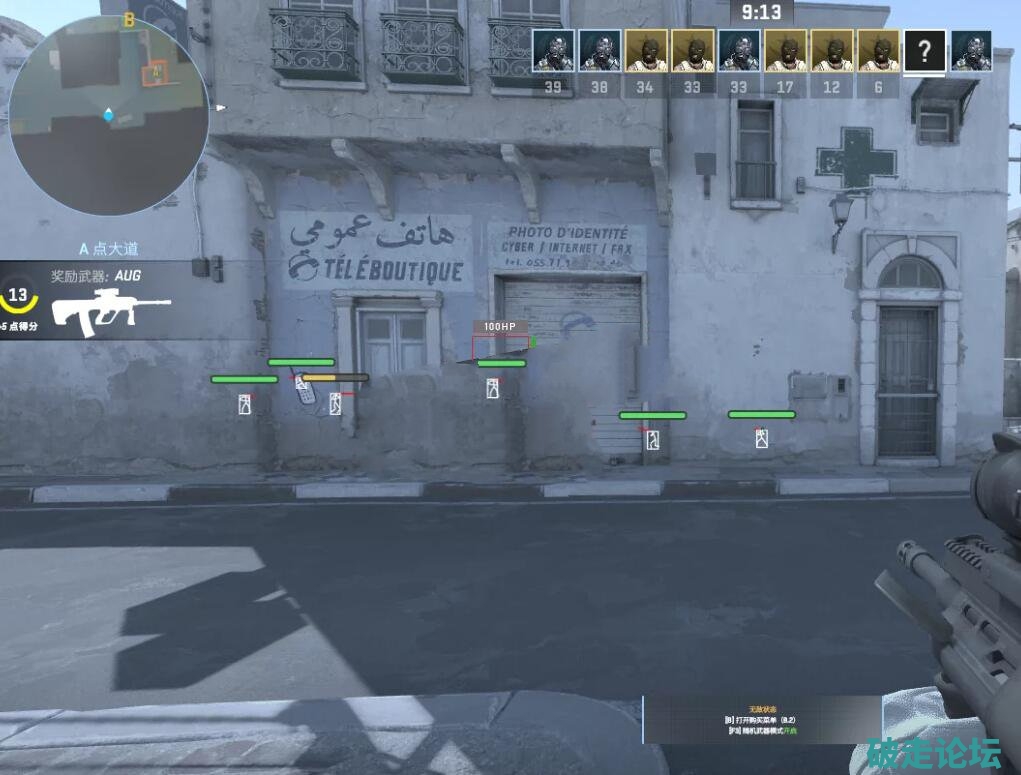Click the circular radar minimap
1021x775 pixels.
(108, 115)
